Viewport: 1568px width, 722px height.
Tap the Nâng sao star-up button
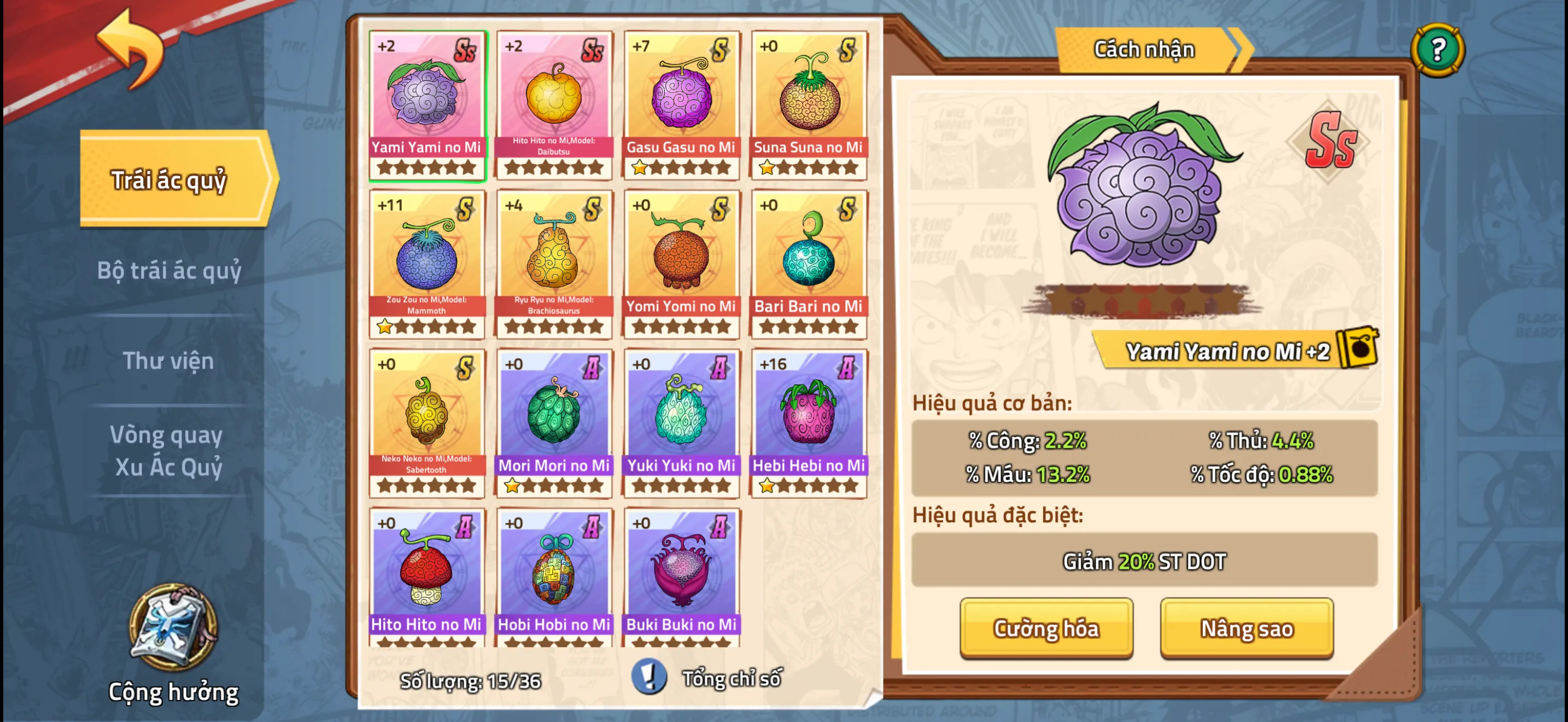(x=1246, y=628)
